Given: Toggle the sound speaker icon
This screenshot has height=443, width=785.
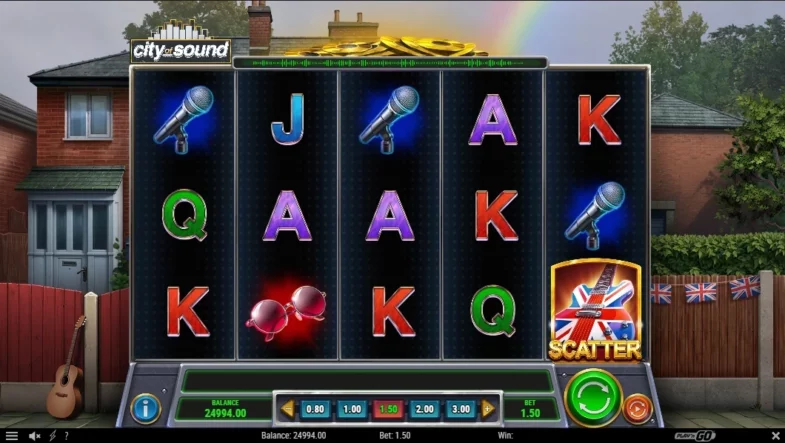Looking at the screenshot, I should [x=34, y=436].
